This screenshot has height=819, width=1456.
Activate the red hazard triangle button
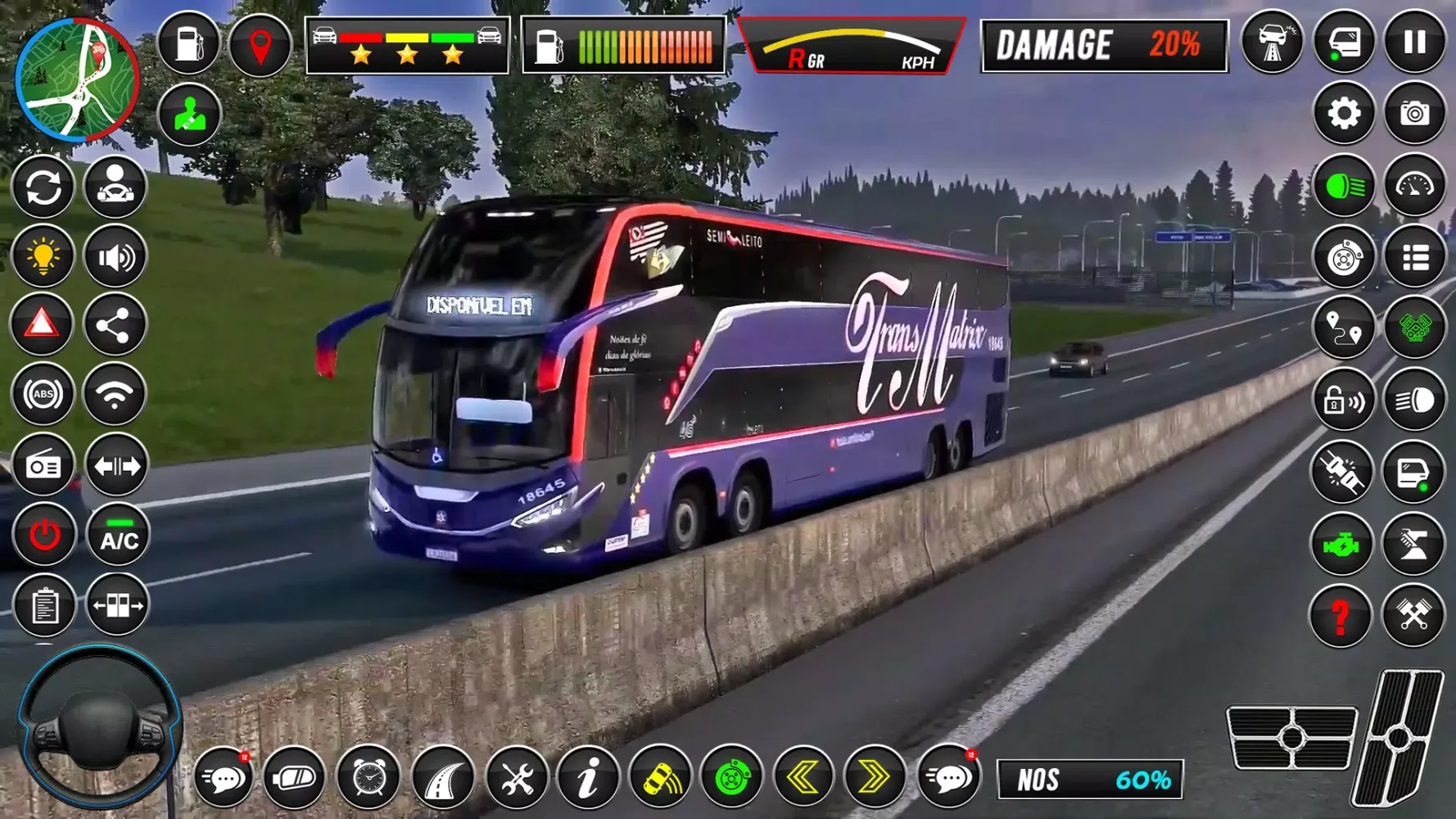[43, 325]
